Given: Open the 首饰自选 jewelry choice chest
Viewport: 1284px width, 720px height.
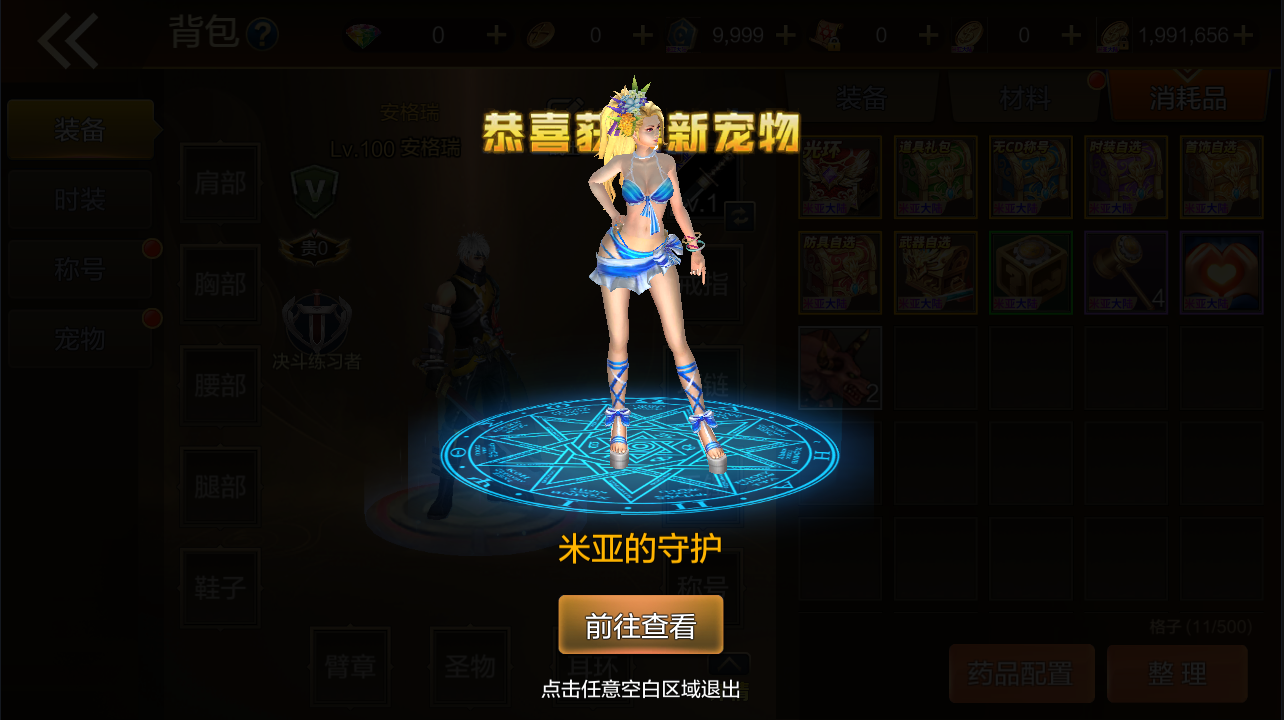Looking at the screenshot, I should [1220, 176].
